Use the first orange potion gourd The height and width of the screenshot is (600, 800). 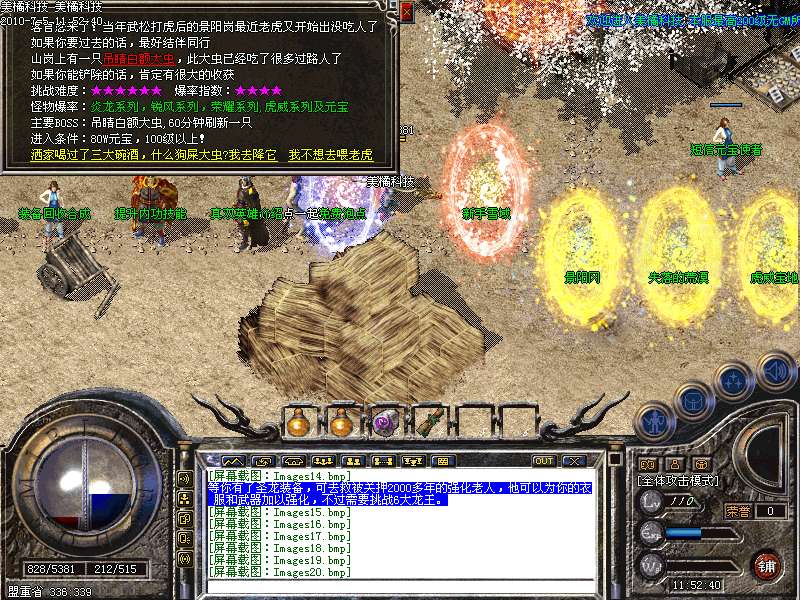297,423
